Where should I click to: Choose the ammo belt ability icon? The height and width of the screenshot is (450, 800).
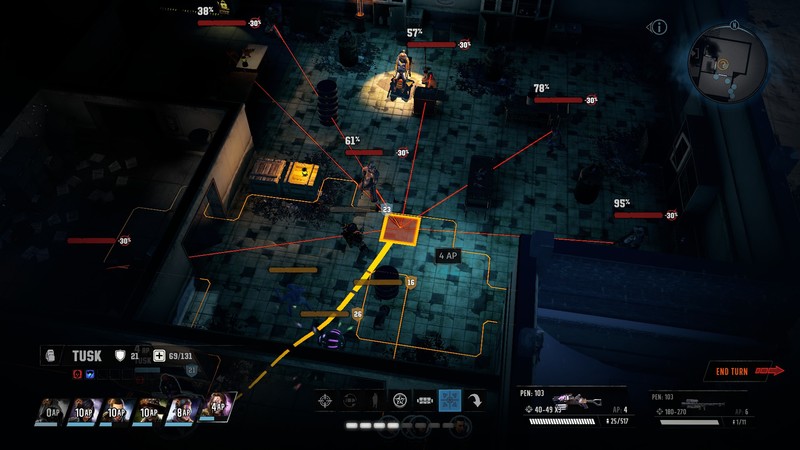tap(424, 401)
